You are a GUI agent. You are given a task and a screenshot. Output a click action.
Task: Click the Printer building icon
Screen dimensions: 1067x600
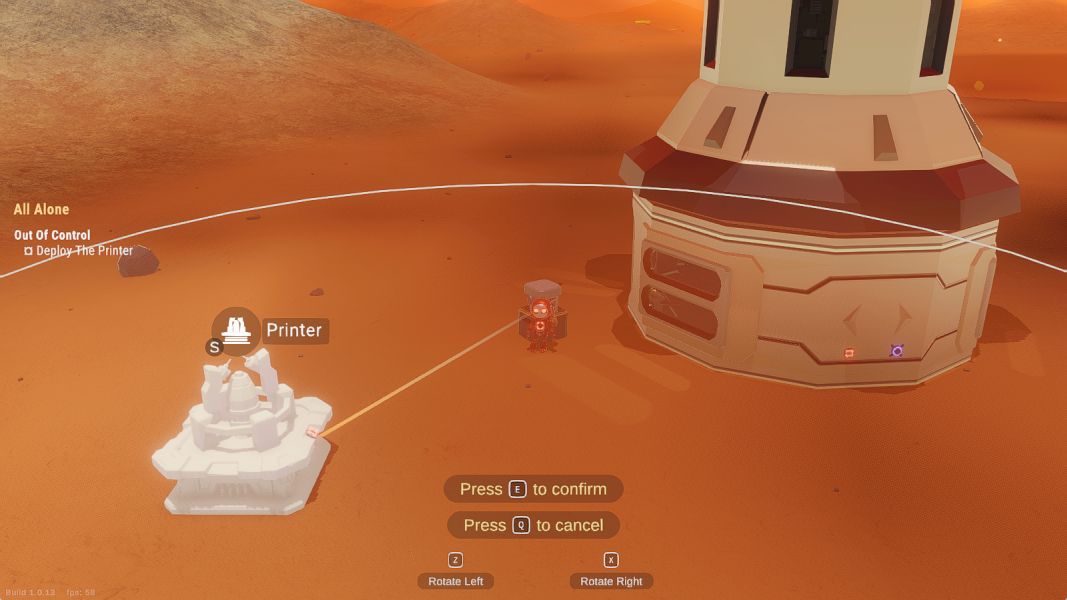[x=236, y=328]
